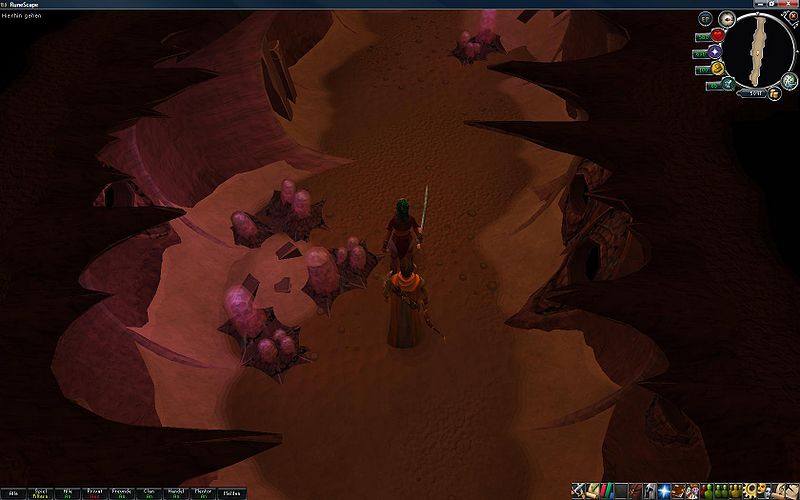Switch to the Privat chat tab
Viewport: 800px width, 500px height.
tap(95, 493)
